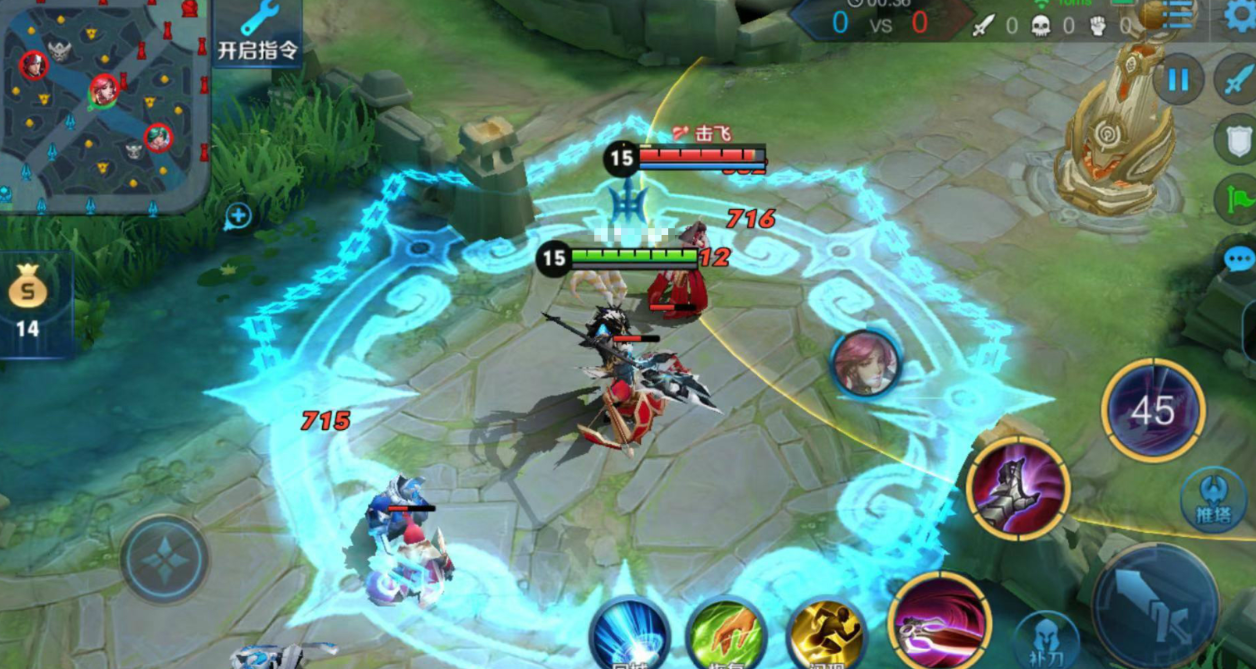The height and width of the screenshot is (669, 1256).
Task: Tap the ultimate skill on 45 cooldown
Action: pyautogui.click(x=1153, y=410)
